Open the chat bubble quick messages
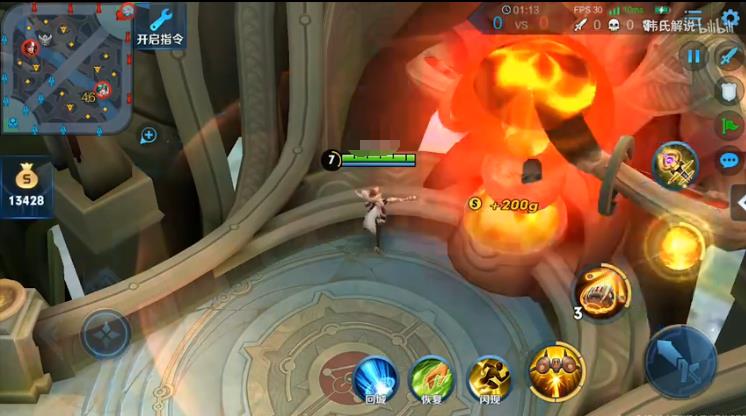 729,160
